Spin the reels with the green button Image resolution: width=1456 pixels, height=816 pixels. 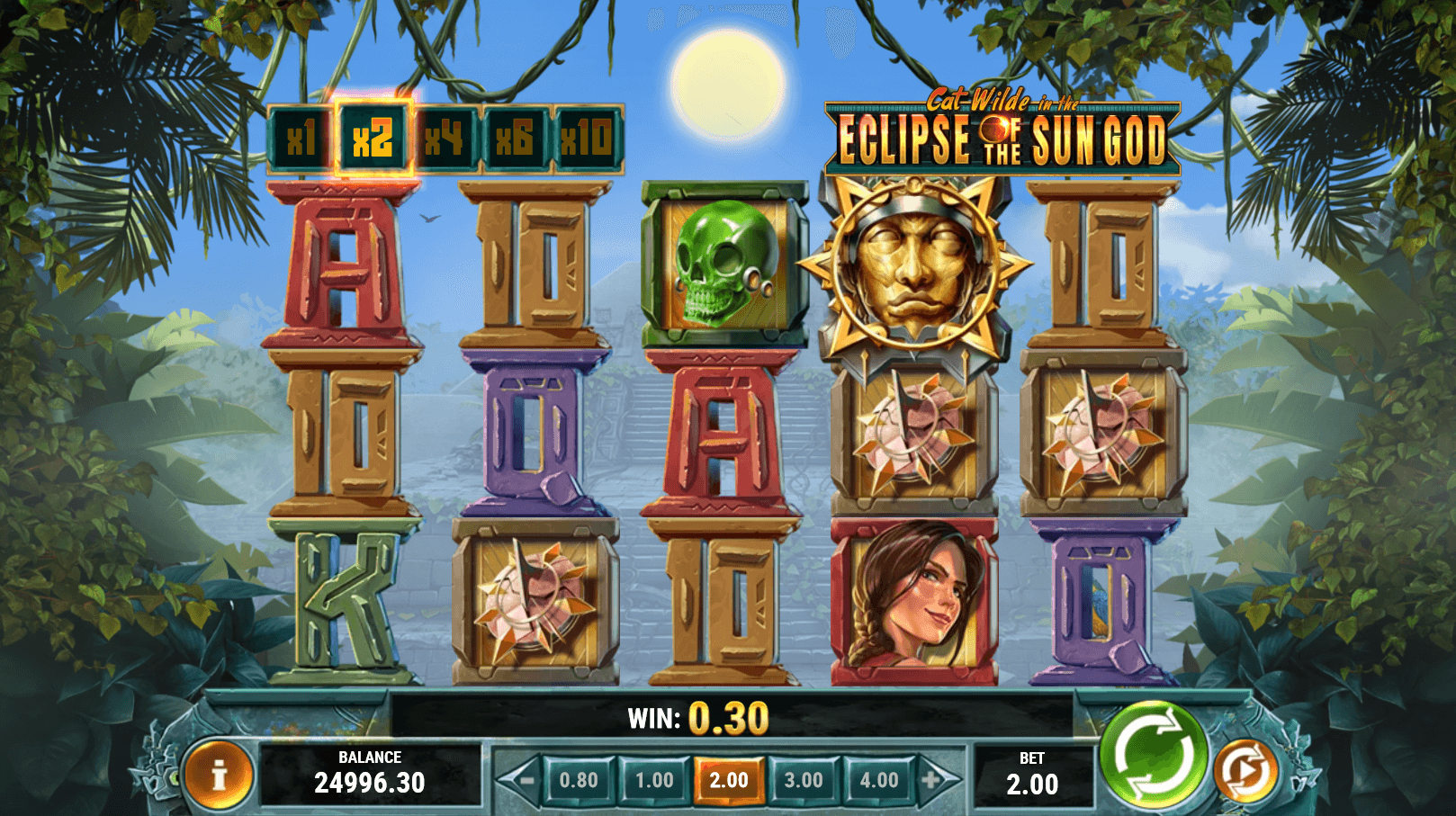[x=1155, y=754]
